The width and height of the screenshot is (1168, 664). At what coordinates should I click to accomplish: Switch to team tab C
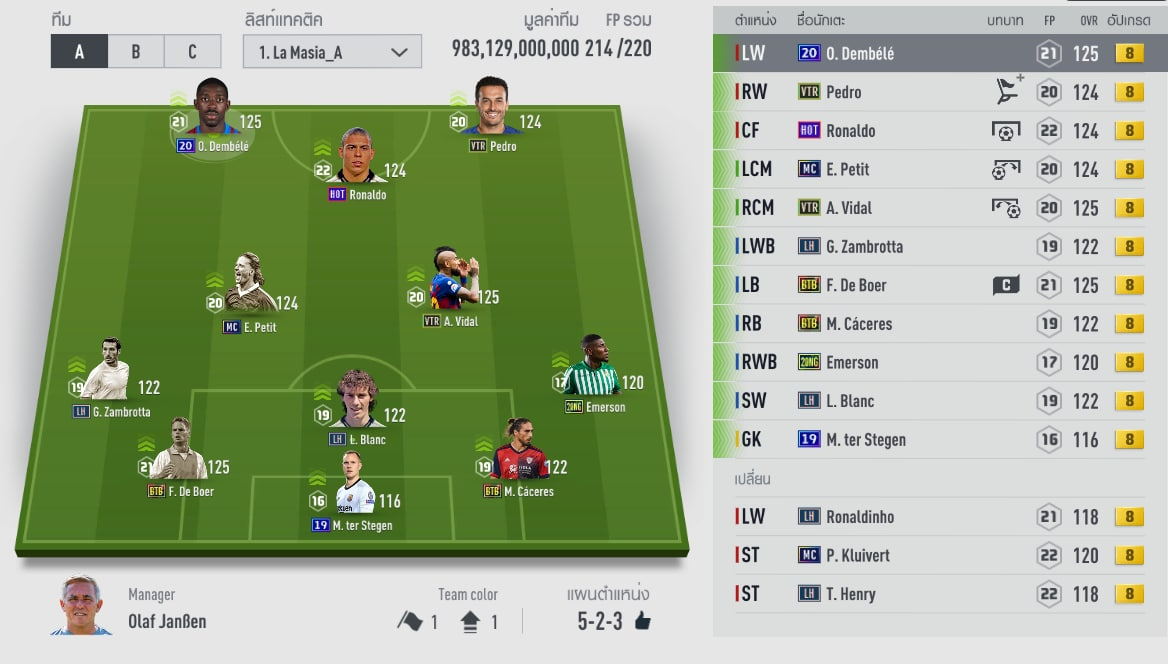[x=192, y=52]
